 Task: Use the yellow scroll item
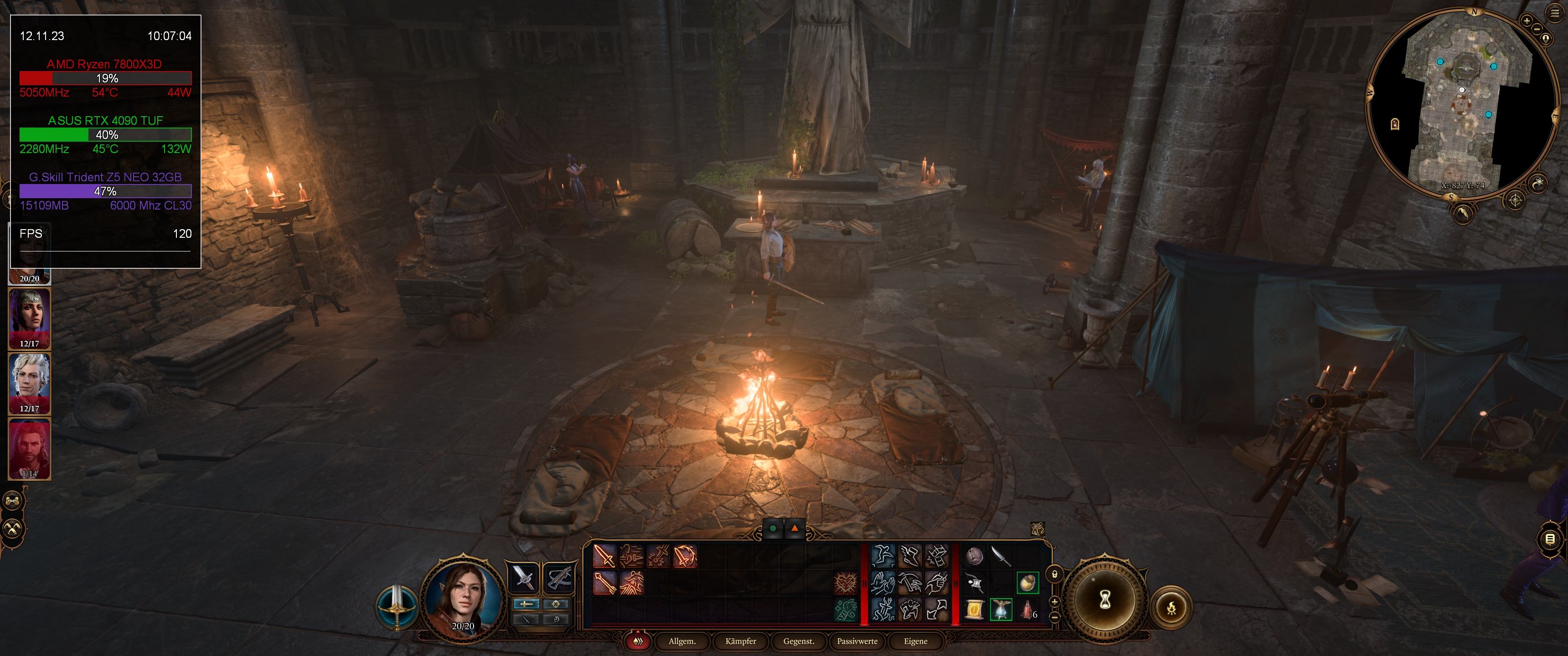(x=975, y=609)
